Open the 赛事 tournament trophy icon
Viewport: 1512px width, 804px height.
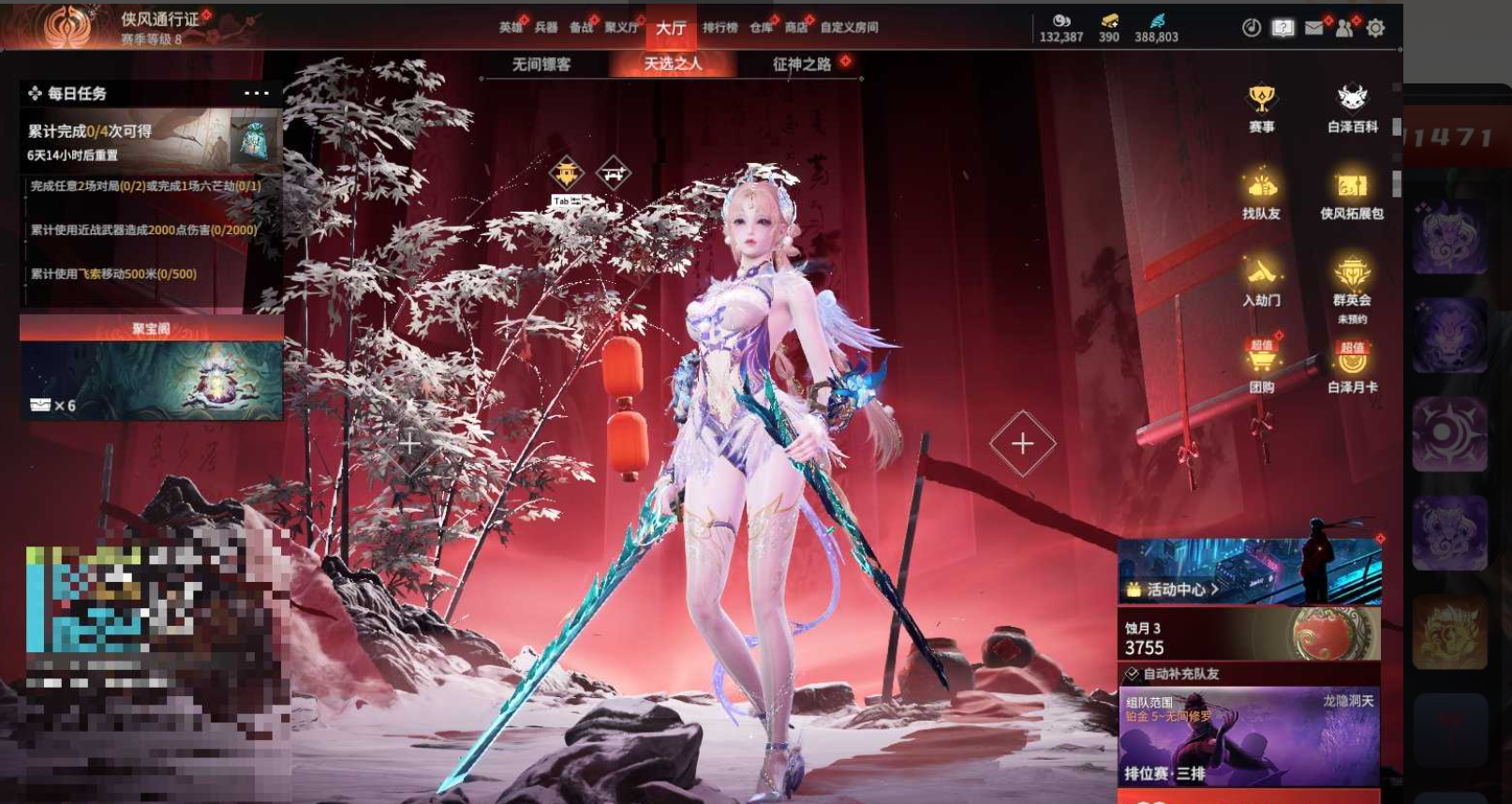(x=1261, y=107)
